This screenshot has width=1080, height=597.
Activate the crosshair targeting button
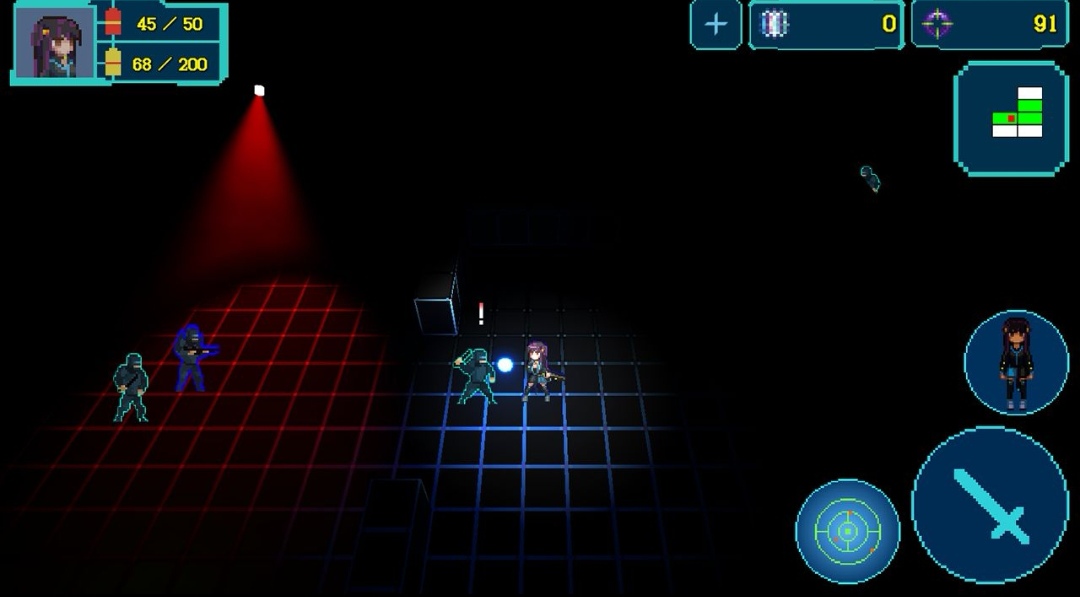click(x=847, y=531)
